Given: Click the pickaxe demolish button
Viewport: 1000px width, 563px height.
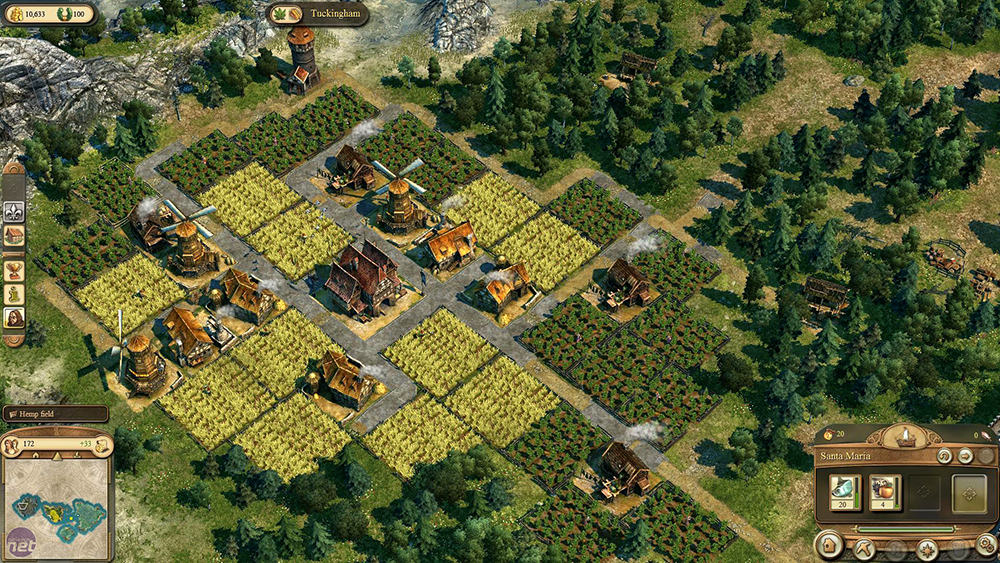Looking at the screenshot, I should click(863, 548).
